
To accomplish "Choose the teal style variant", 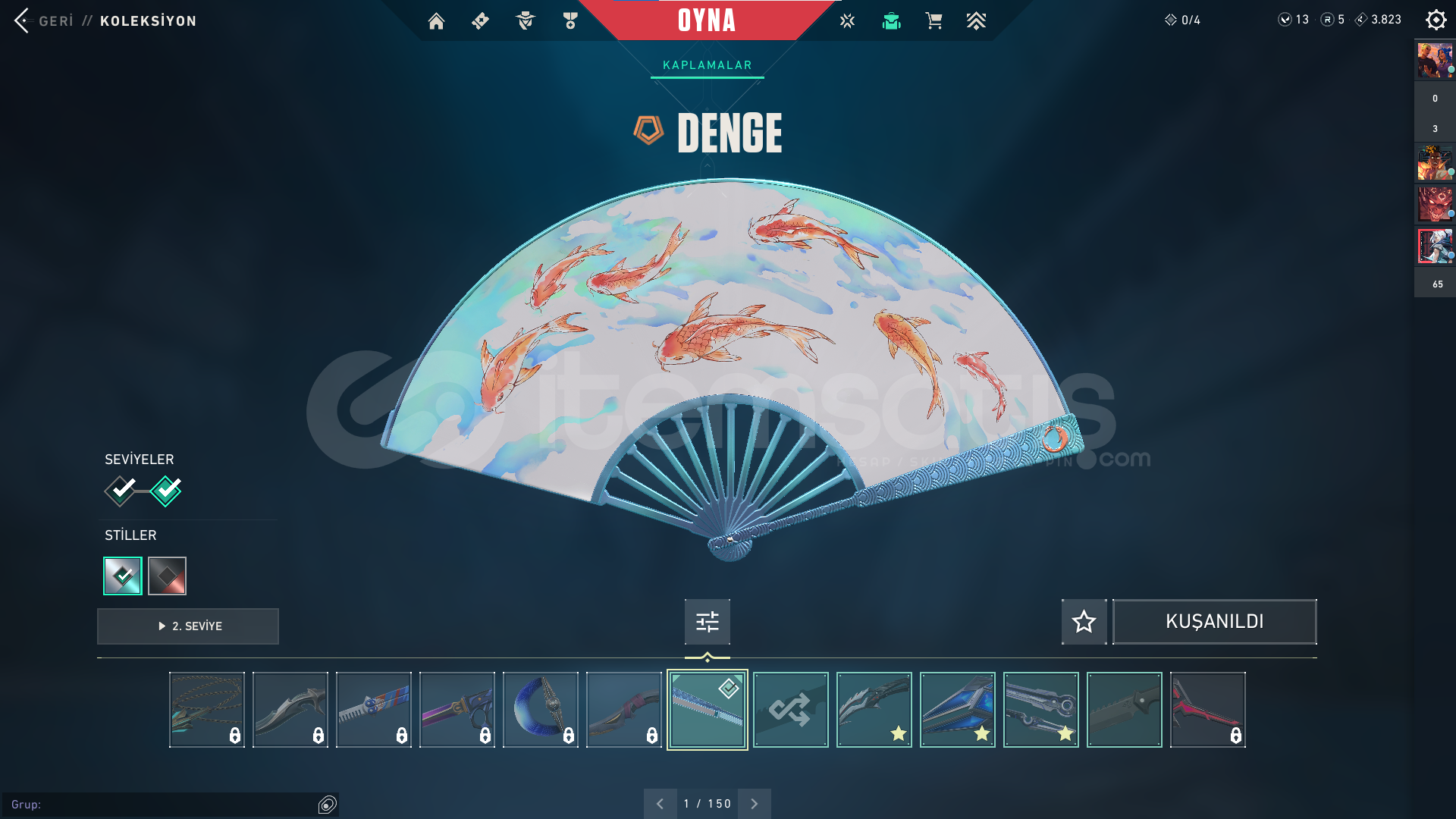I will 123,576.
